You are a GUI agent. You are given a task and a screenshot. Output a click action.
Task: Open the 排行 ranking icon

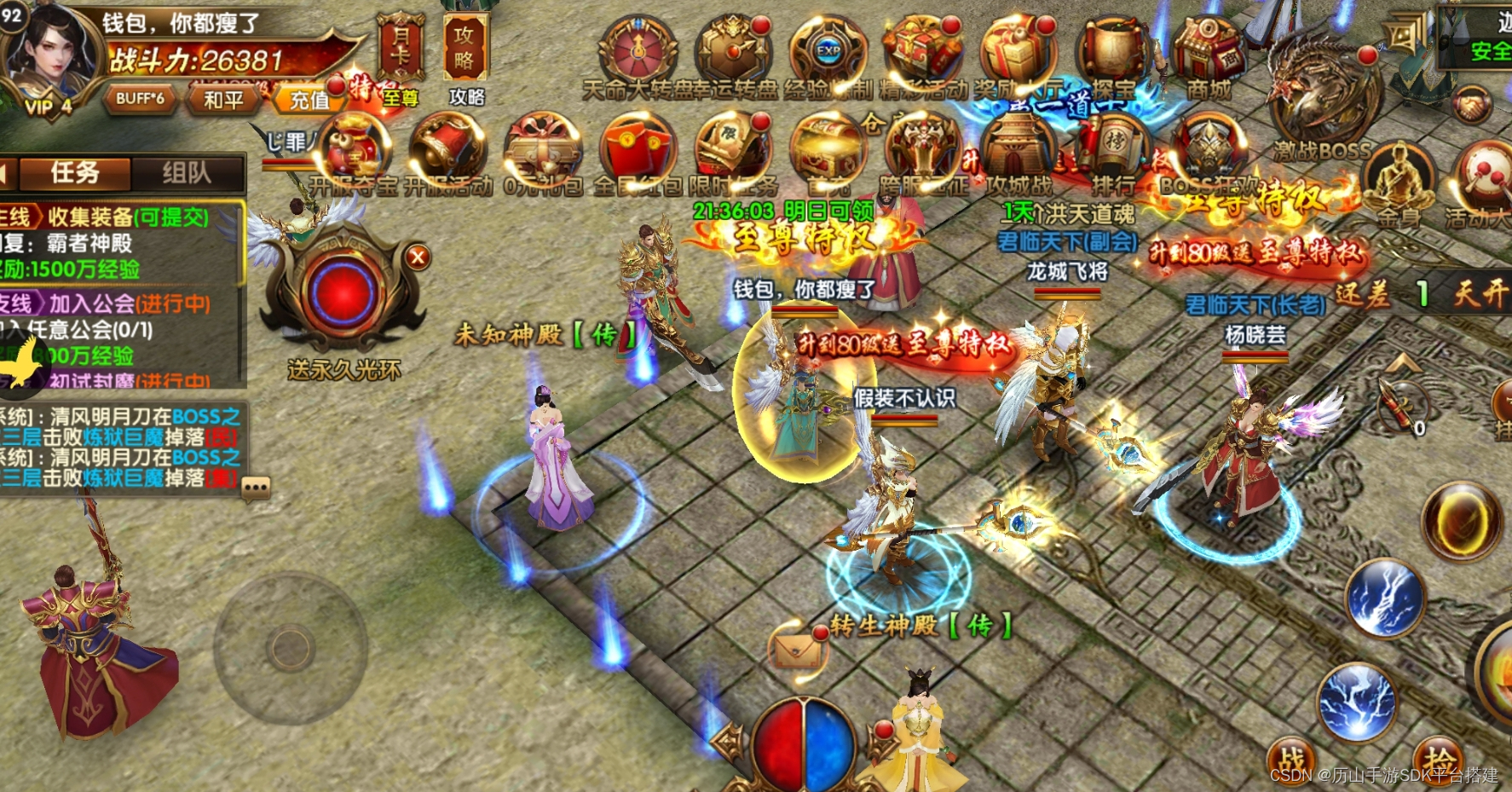click(1113, 151)
